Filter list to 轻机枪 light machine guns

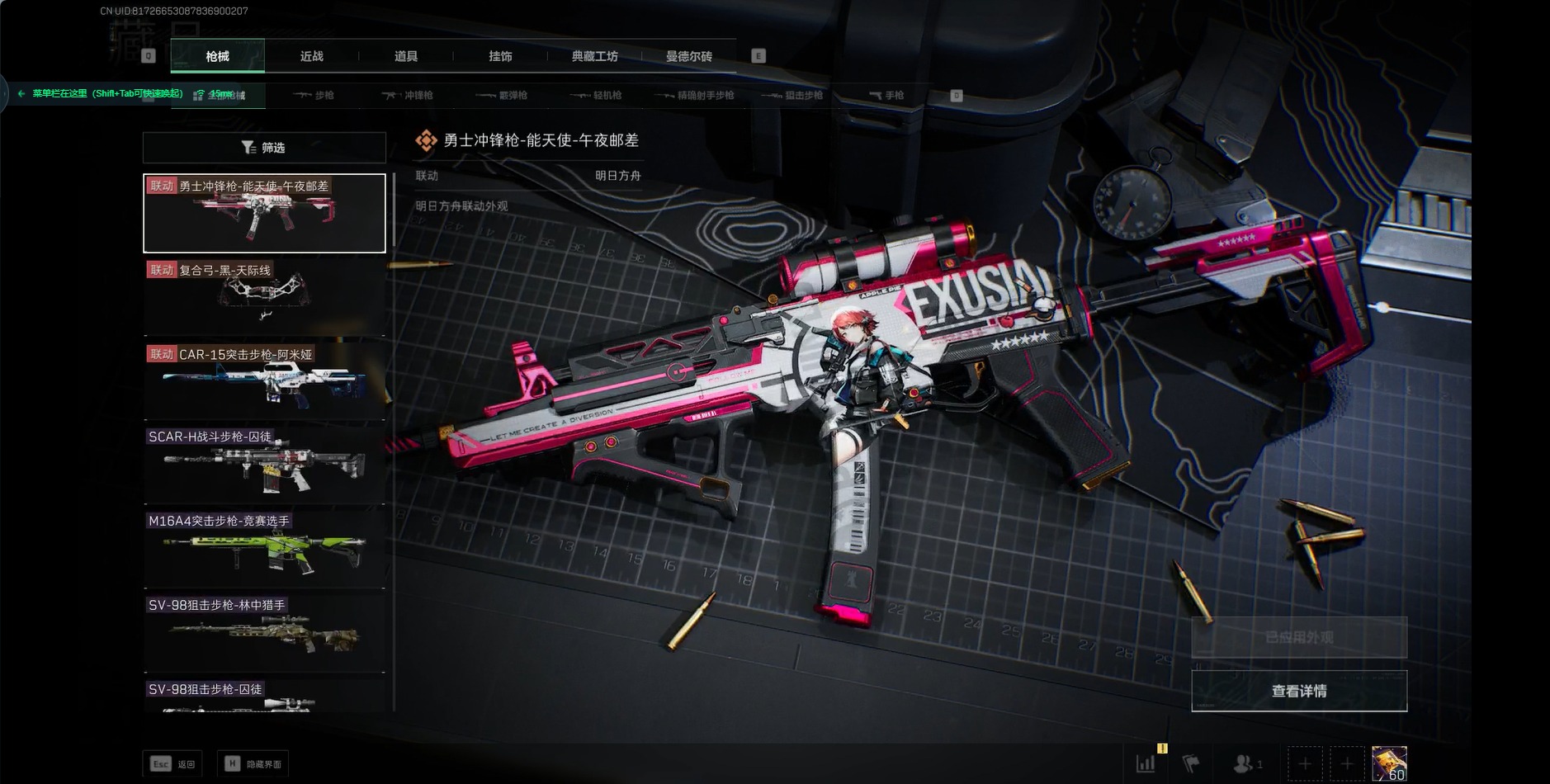597,96
